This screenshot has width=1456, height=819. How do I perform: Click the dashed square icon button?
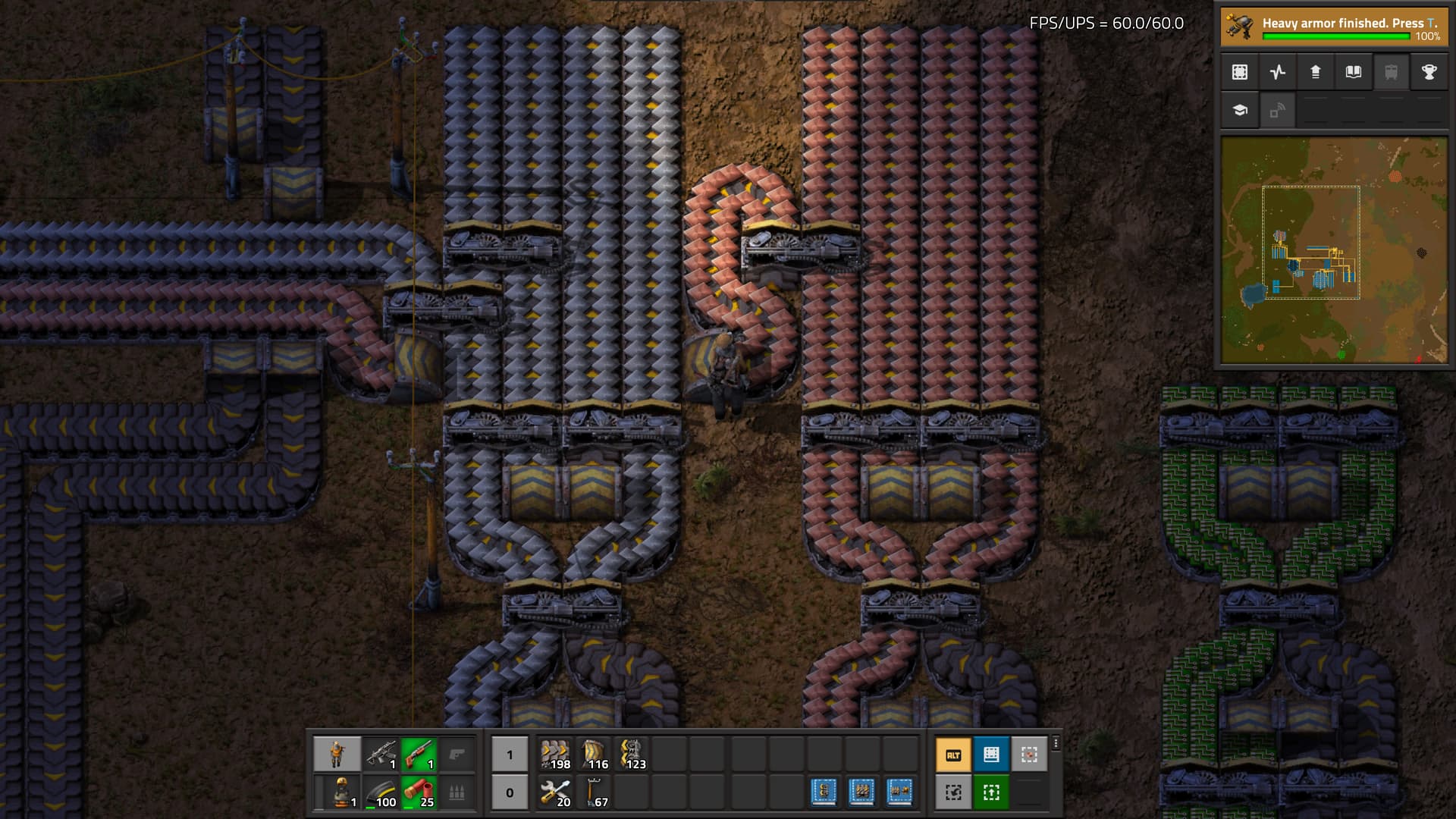click(x=1240, y=72)
